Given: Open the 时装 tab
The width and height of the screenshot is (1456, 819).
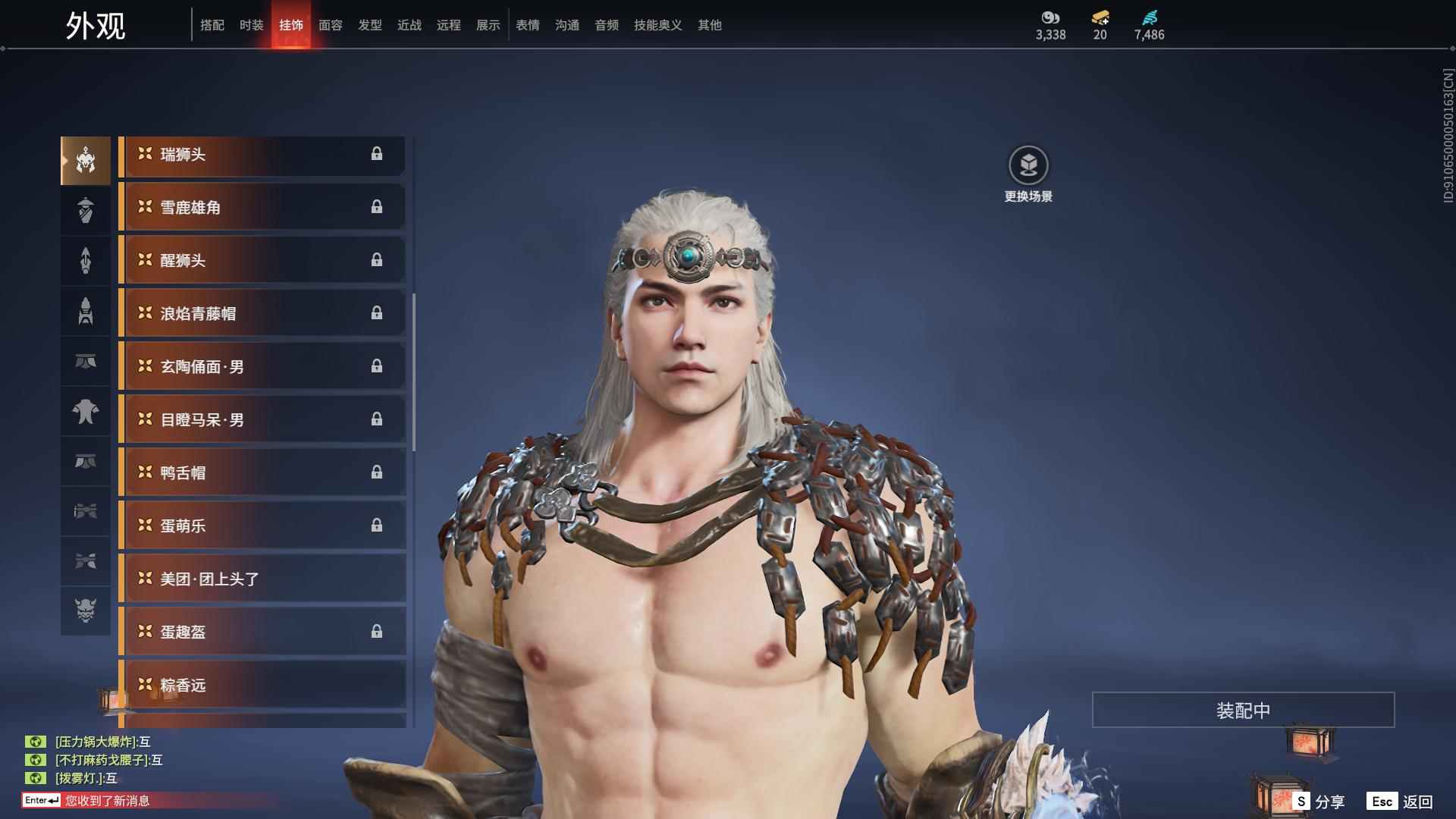Looking at the screenshot, I should tap(251, 25).
